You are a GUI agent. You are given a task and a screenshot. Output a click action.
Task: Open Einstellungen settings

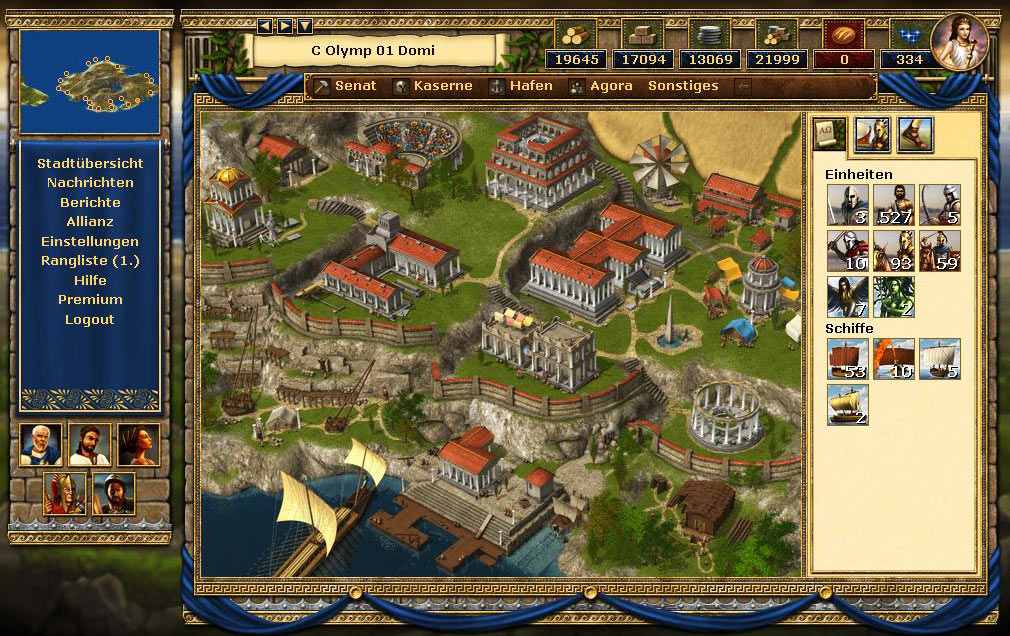90,241
